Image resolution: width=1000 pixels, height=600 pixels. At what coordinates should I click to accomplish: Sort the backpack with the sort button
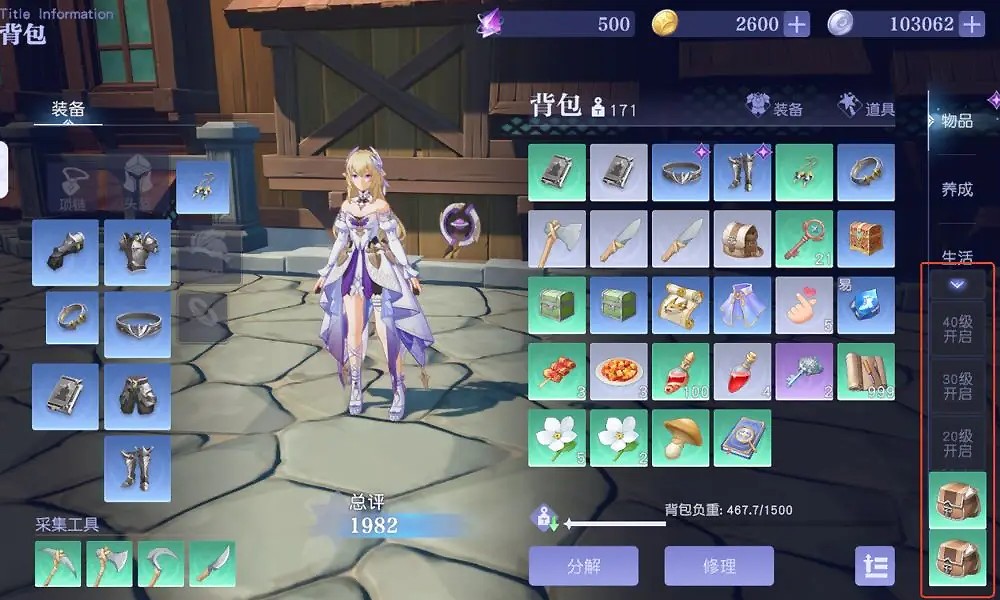(x=874, y=565)
